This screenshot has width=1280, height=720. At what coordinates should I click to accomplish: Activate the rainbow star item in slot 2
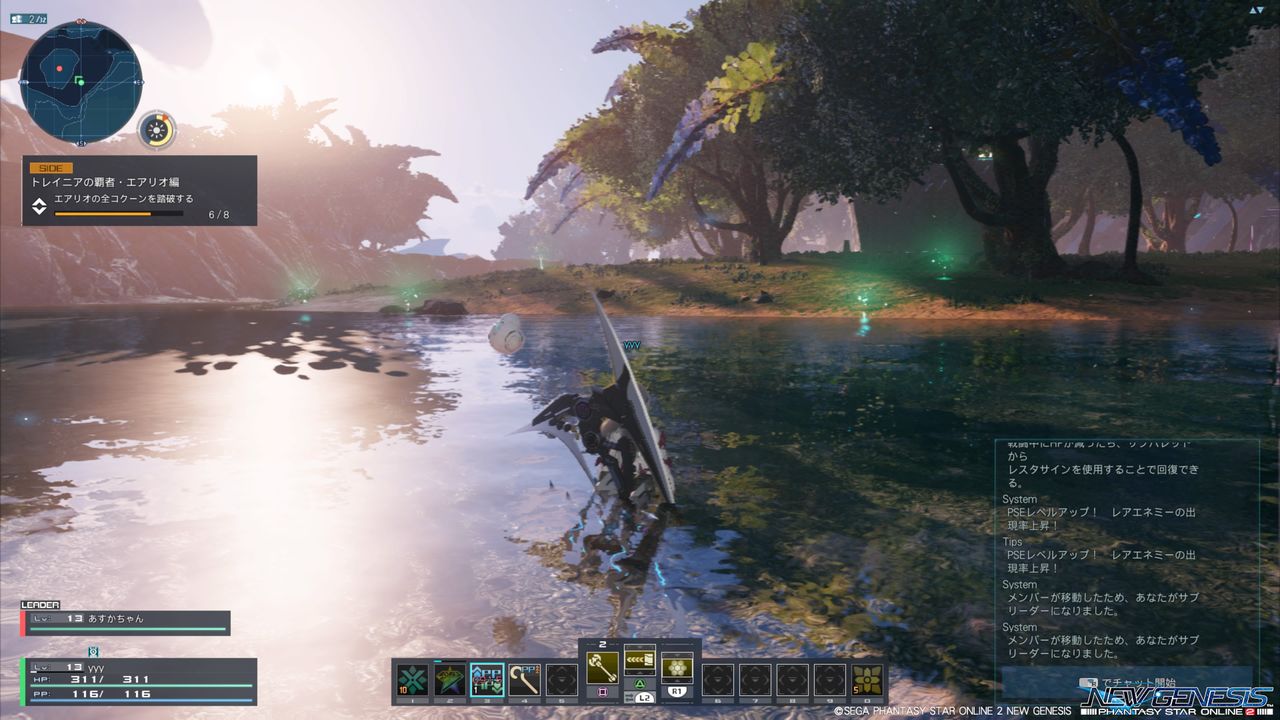click(x=450, y=679)
